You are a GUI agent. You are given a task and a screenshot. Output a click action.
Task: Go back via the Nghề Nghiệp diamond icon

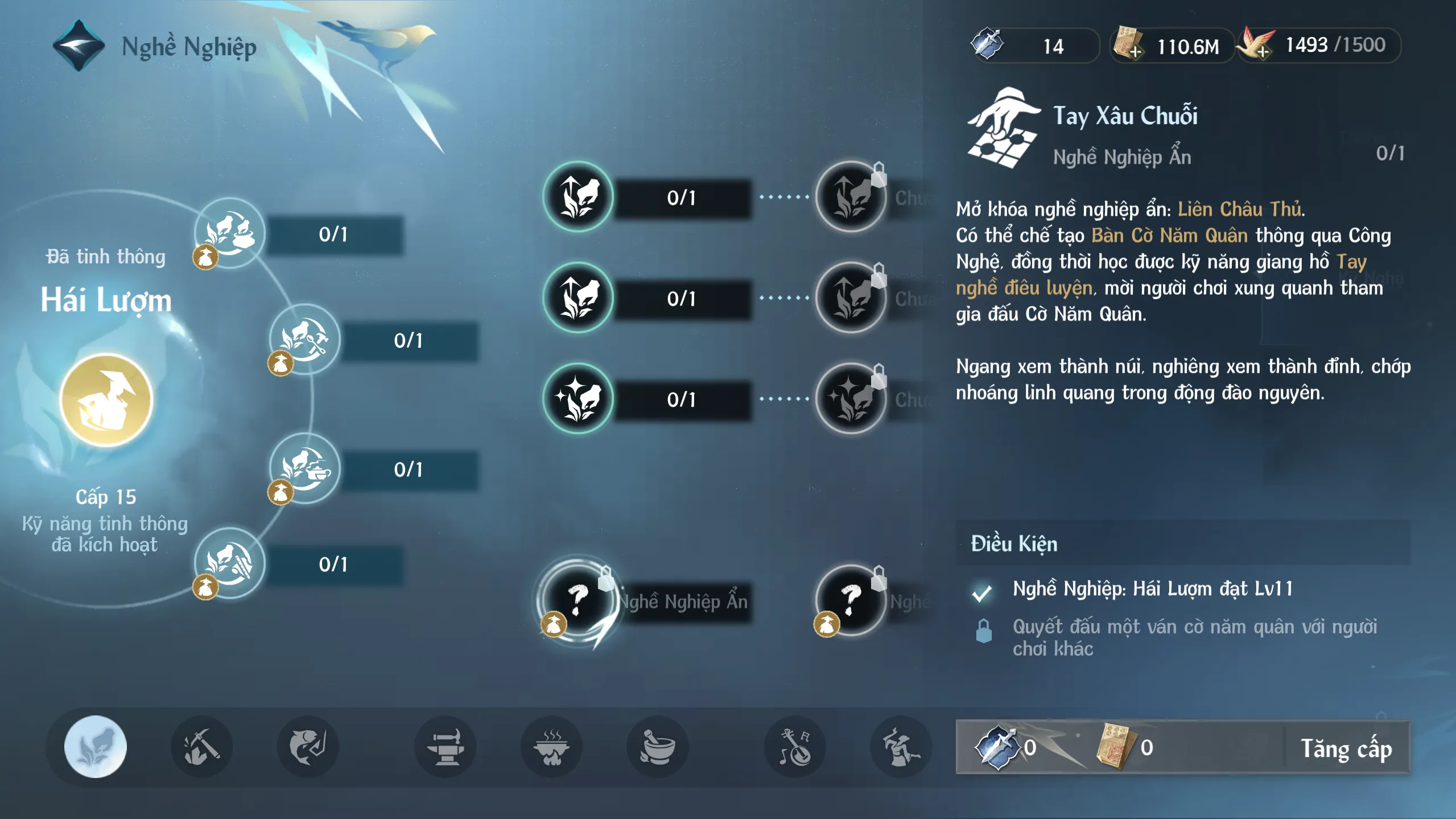point(79,46)
